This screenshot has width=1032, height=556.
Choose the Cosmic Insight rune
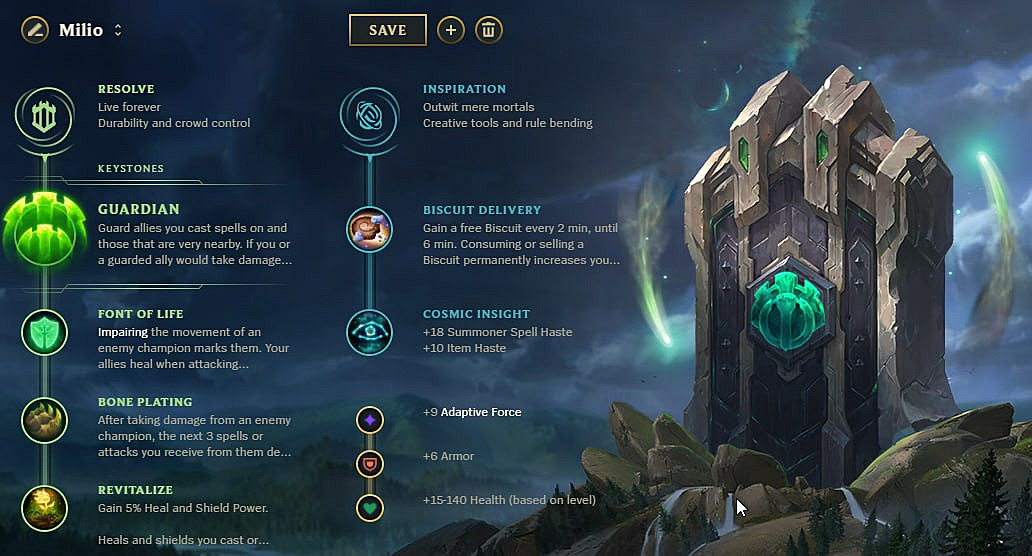[x=369, y=332]
